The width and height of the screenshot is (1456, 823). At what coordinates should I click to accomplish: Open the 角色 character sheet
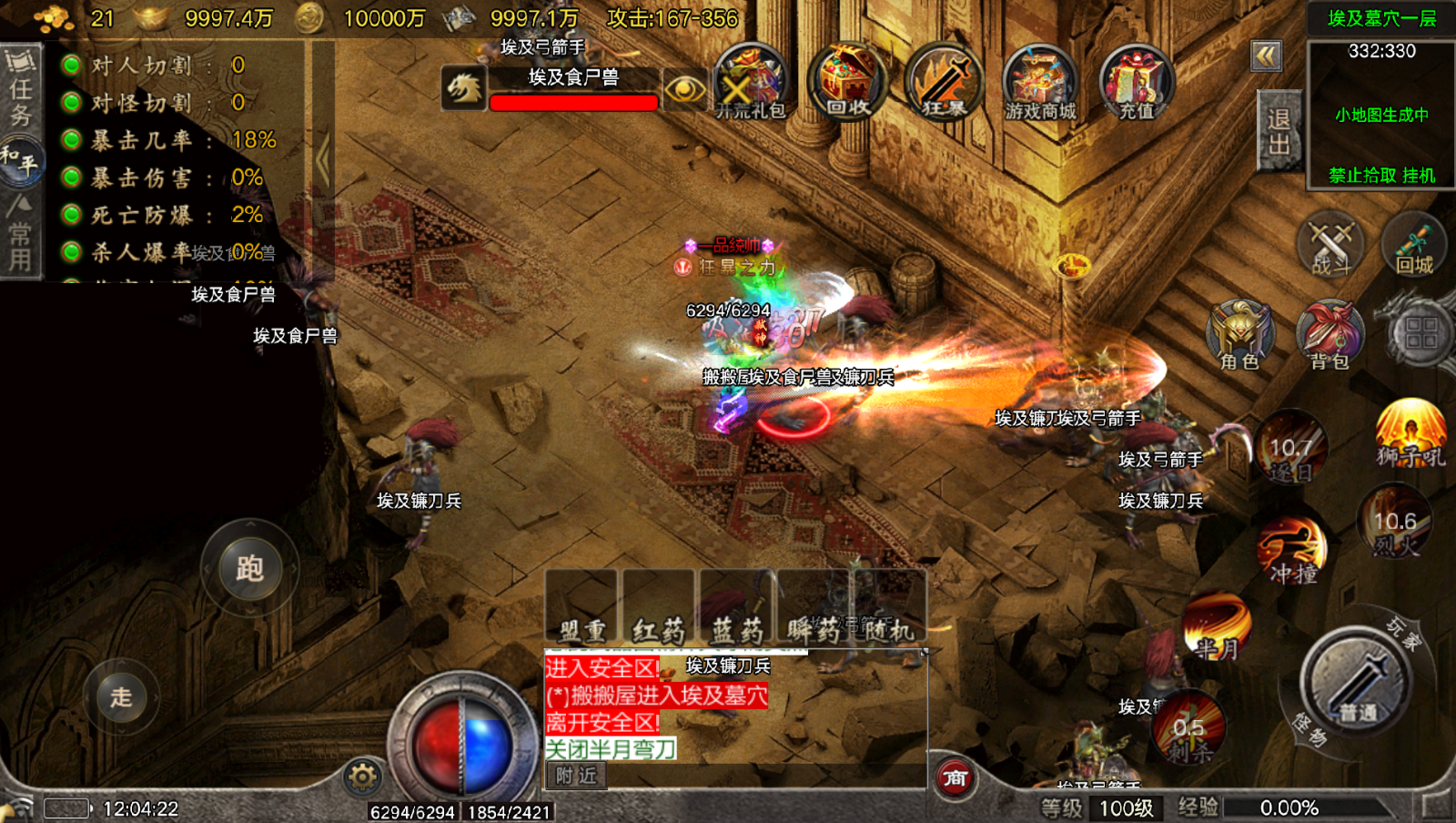(1239, 335)
